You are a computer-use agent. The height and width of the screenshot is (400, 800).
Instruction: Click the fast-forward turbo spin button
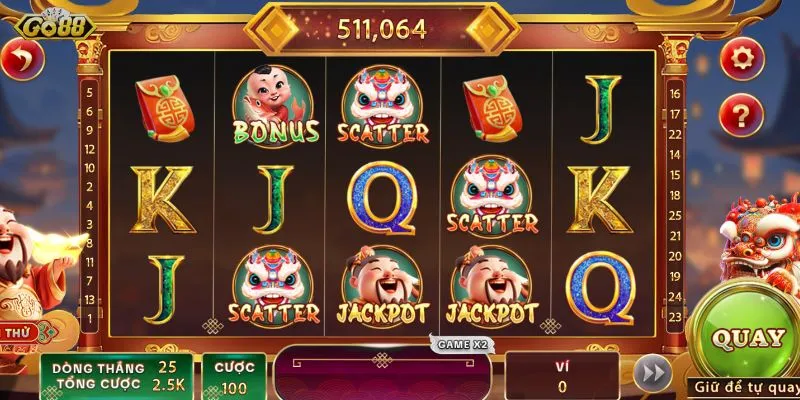652,373
